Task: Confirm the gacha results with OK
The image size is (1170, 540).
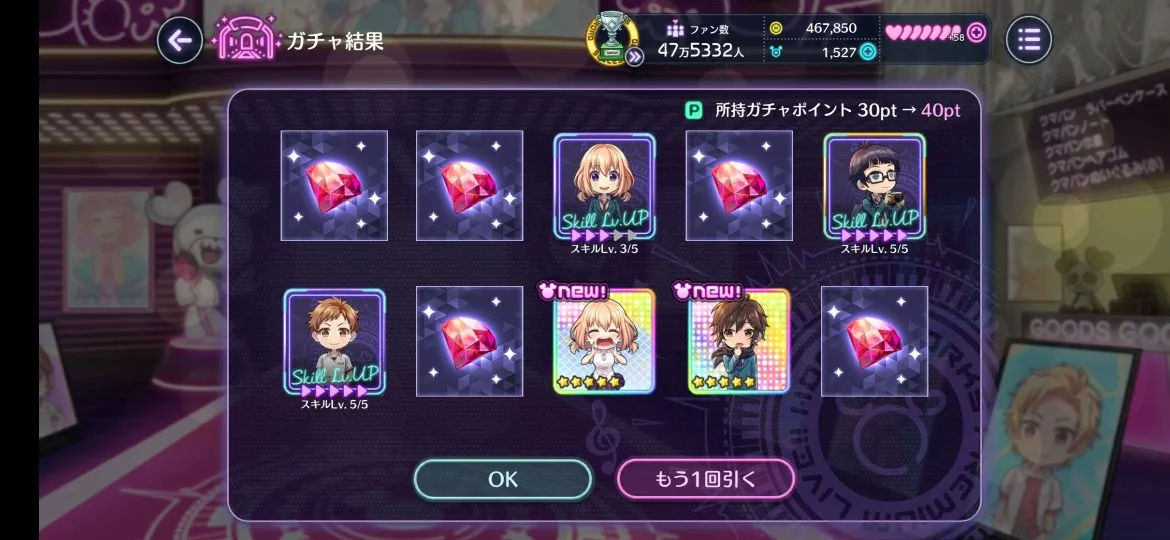Action: tap(502, 479)
